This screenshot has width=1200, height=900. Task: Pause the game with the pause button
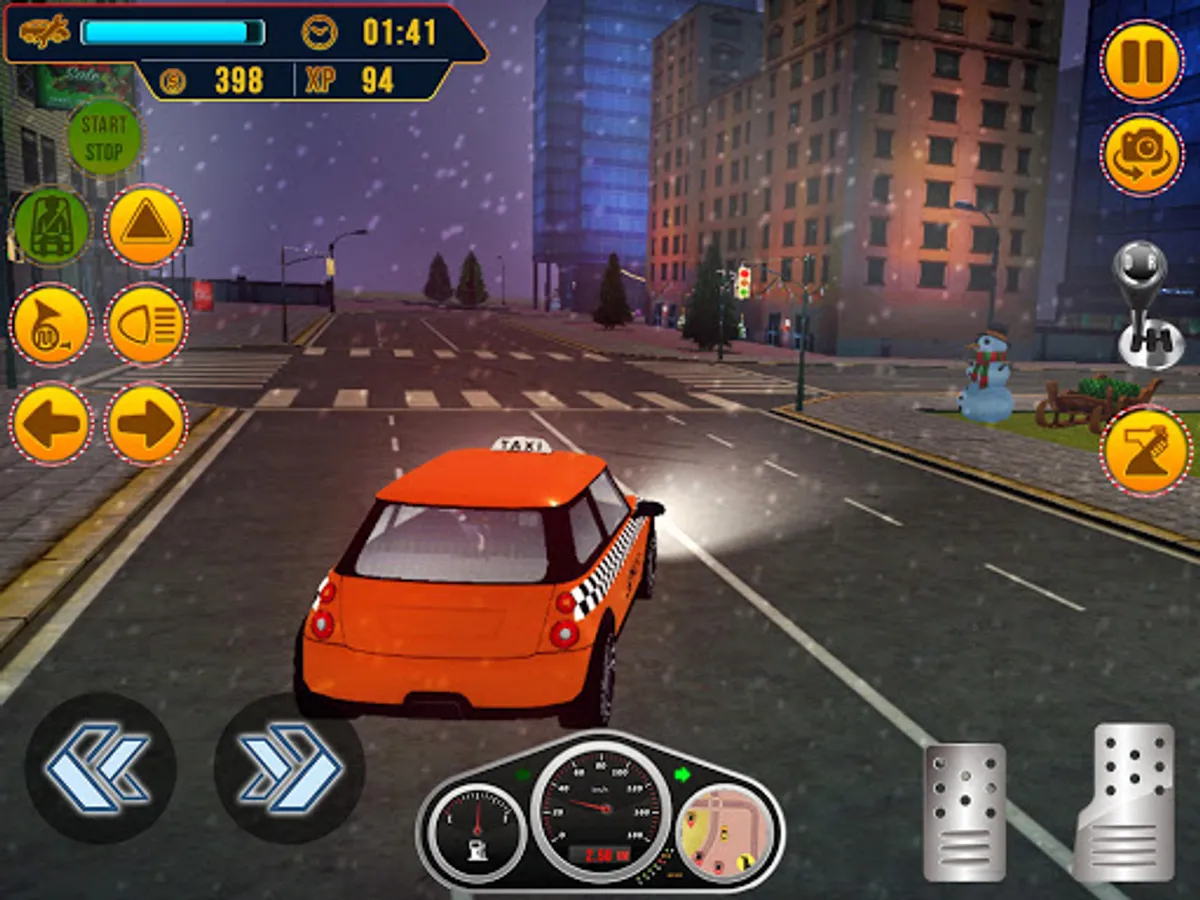point(1142,61)
